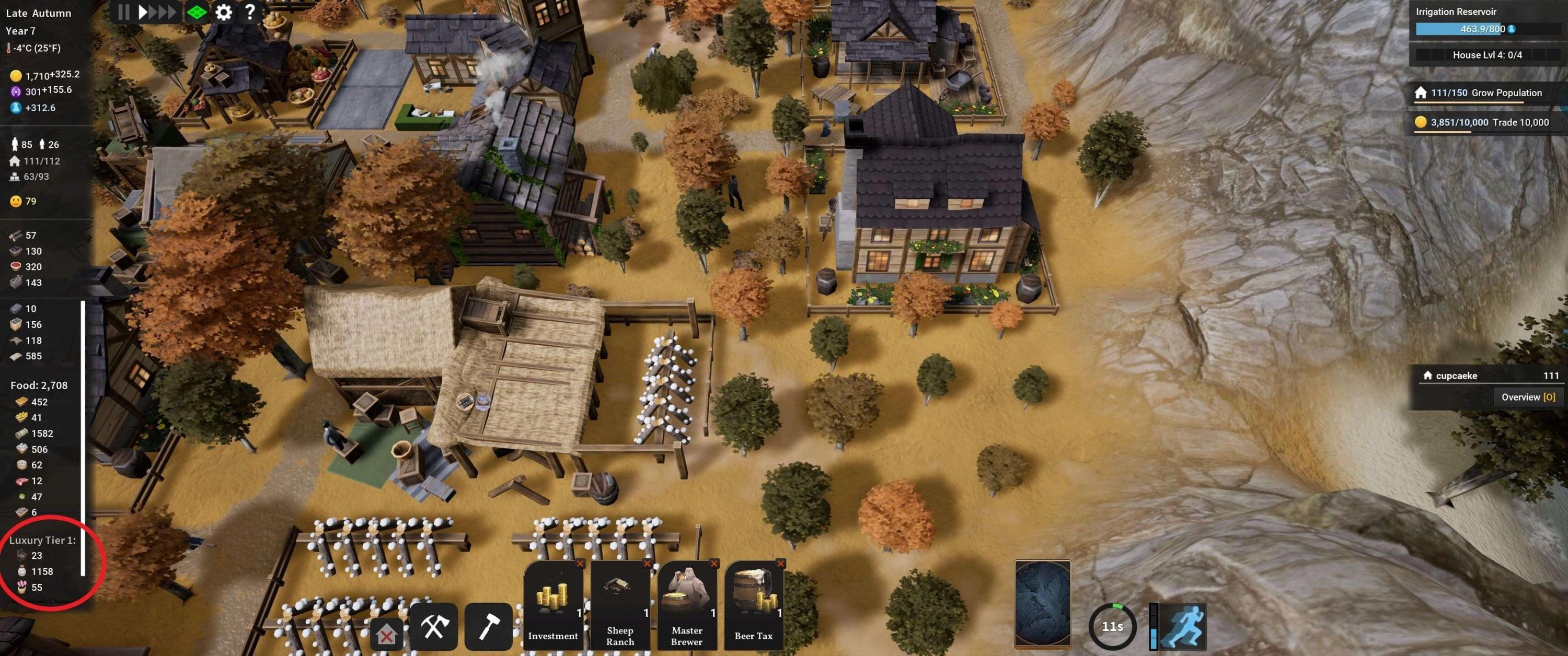Image resolution: width=1568 pixels, height=656 pixels.
Task: Open the settings gear menu
Action: click(223, 12)
